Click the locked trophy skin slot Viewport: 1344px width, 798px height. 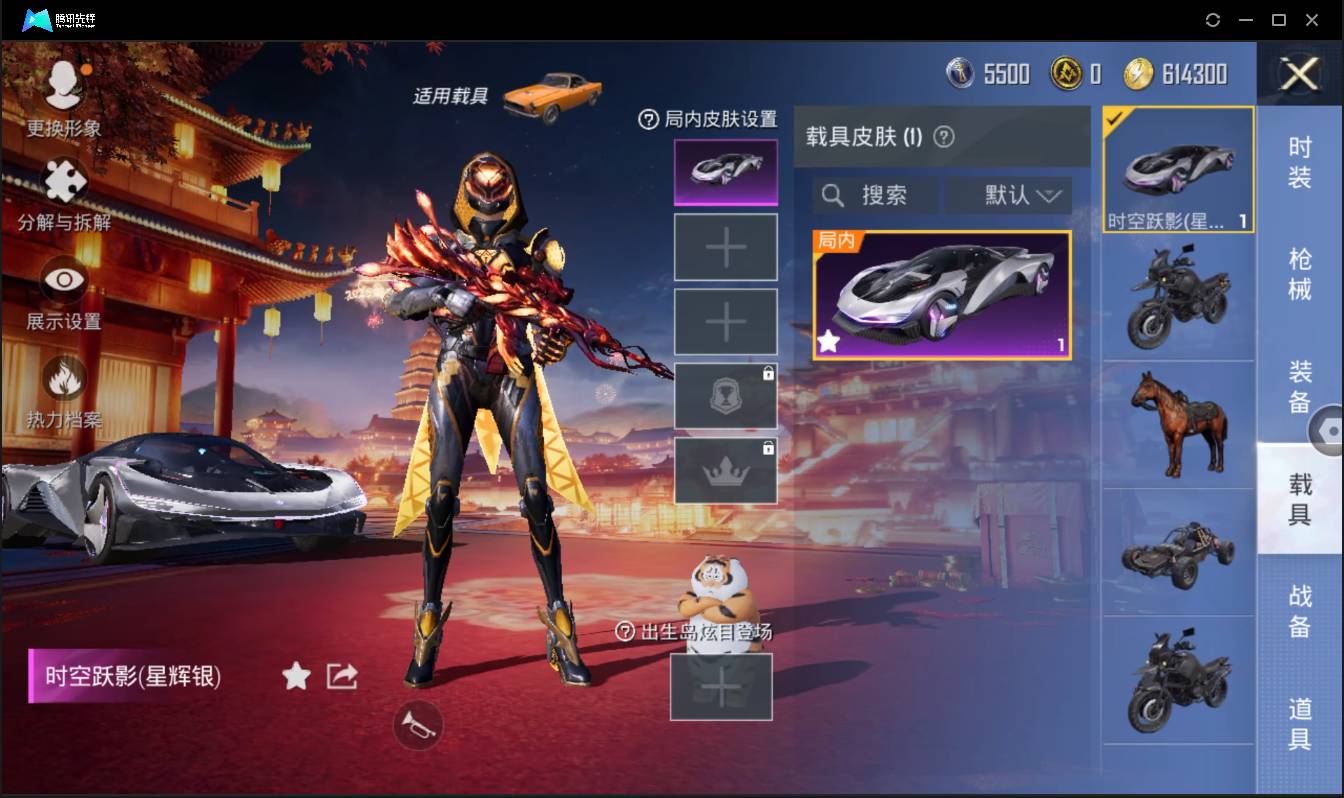725,394
